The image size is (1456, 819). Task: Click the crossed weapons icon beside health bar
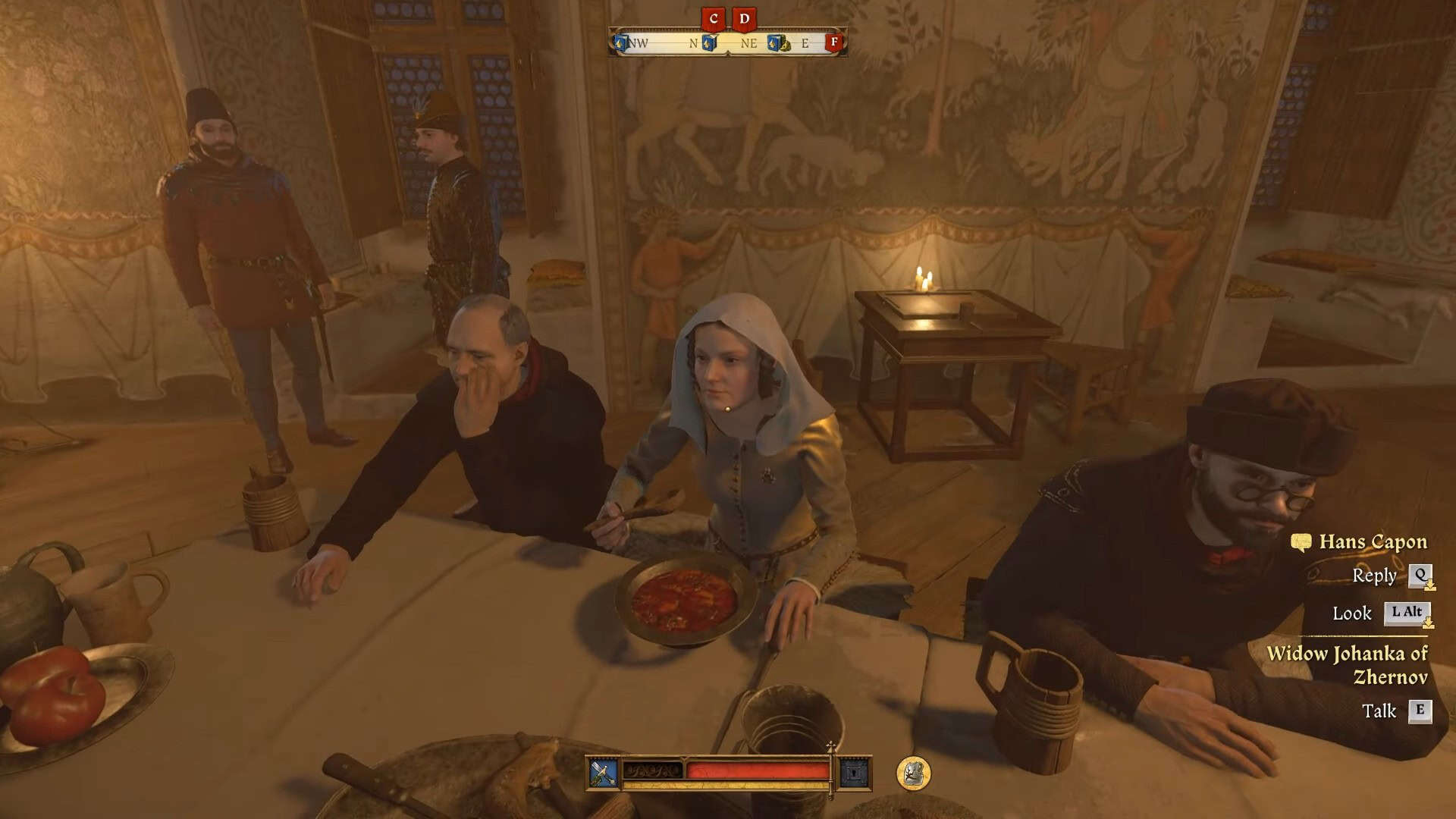pos(604,773)
